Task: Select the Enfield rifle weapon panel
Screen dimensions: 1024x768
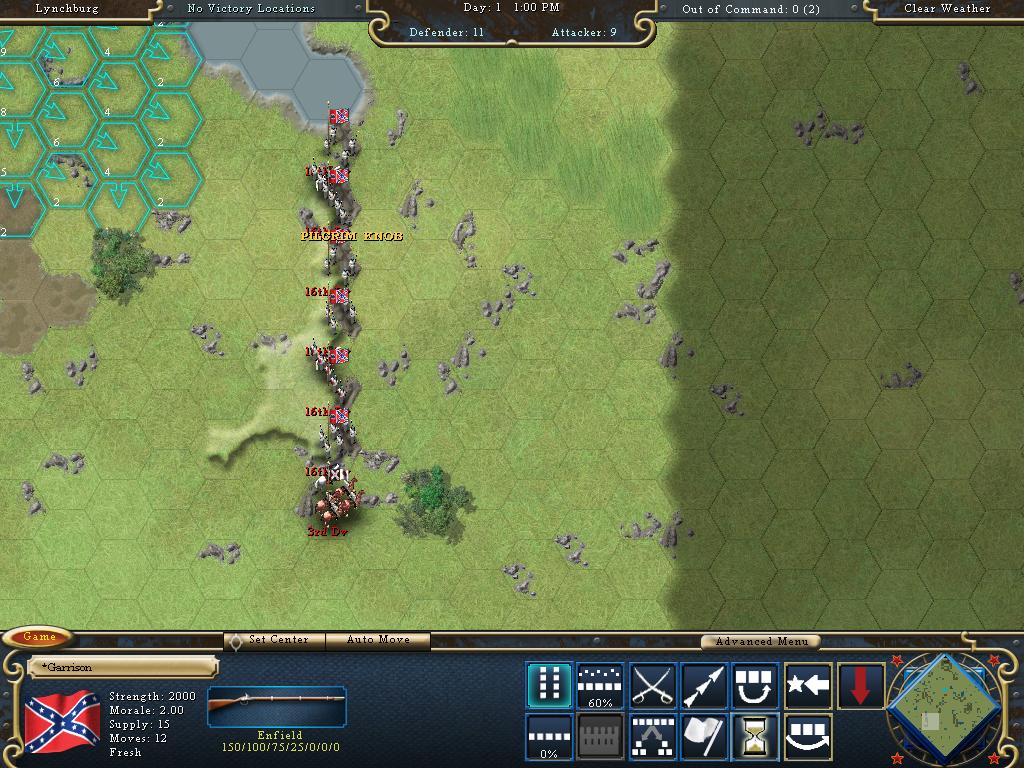Action: (277, 708)
